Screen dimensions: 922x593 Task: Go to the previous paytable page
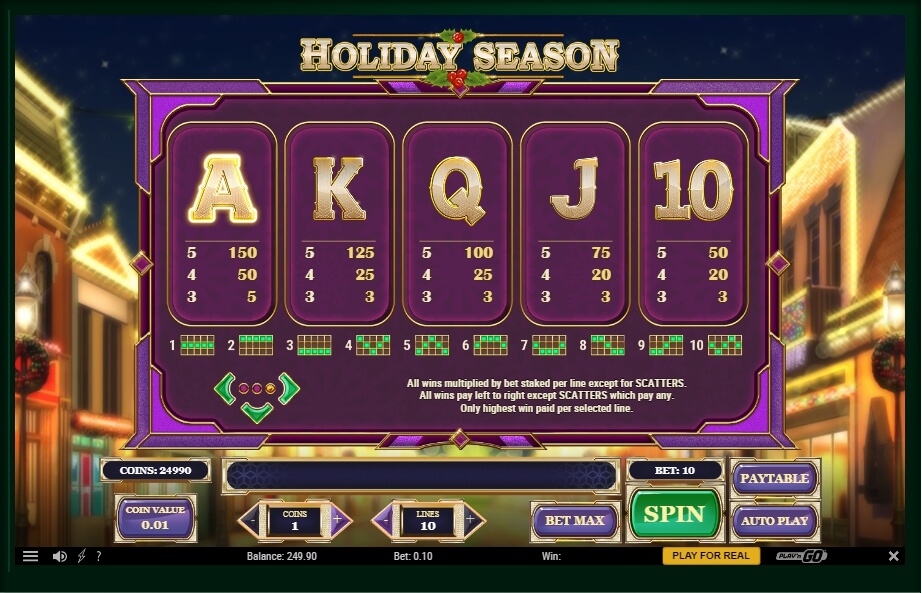225,387
